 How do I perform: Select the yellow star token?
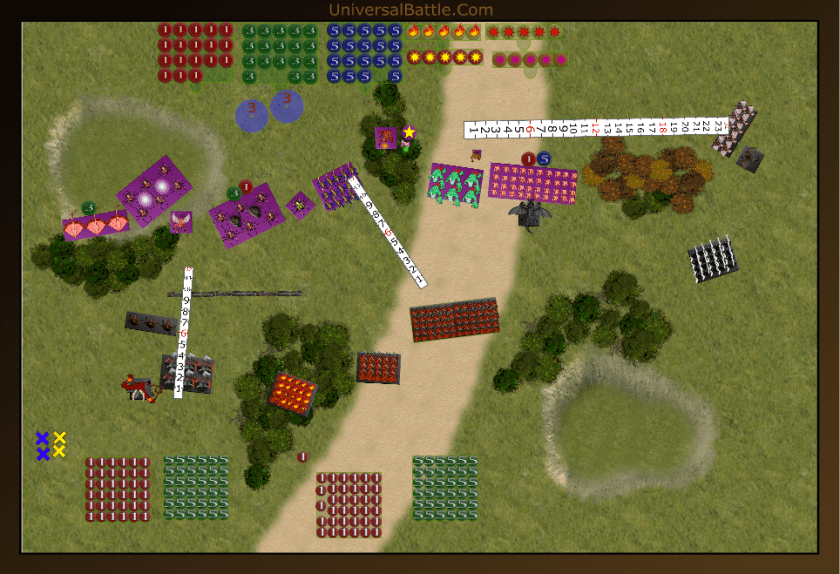tap(409, 132)
